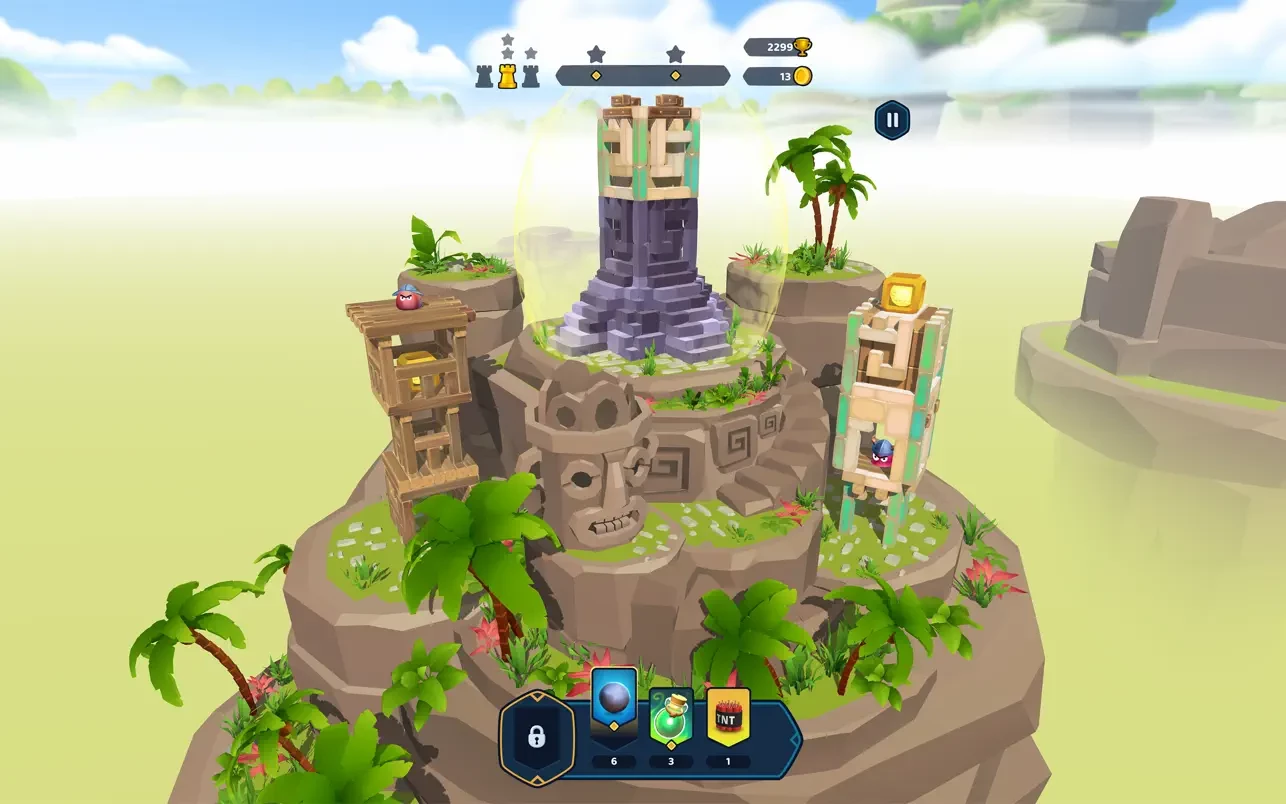Select the cannonball ammo card
1286x804 pixels.
click(613, 705)
